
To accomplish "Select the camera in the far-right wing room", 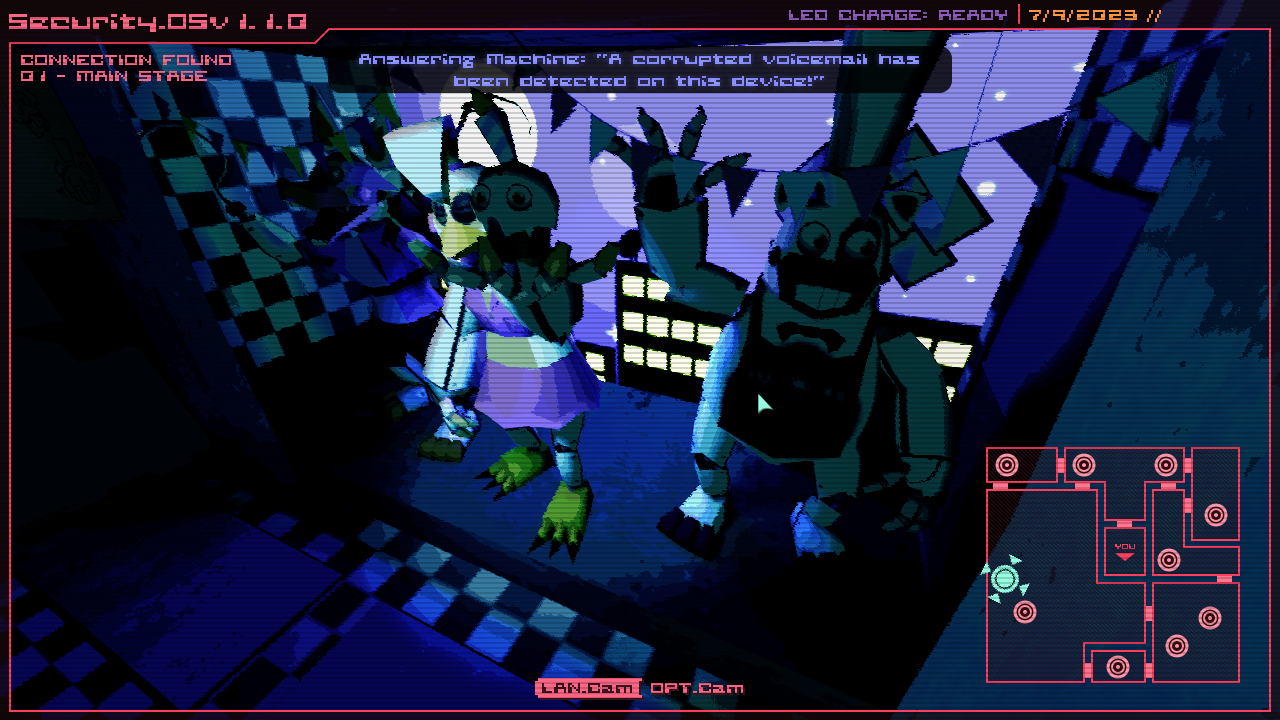I will click(1214, 514).
